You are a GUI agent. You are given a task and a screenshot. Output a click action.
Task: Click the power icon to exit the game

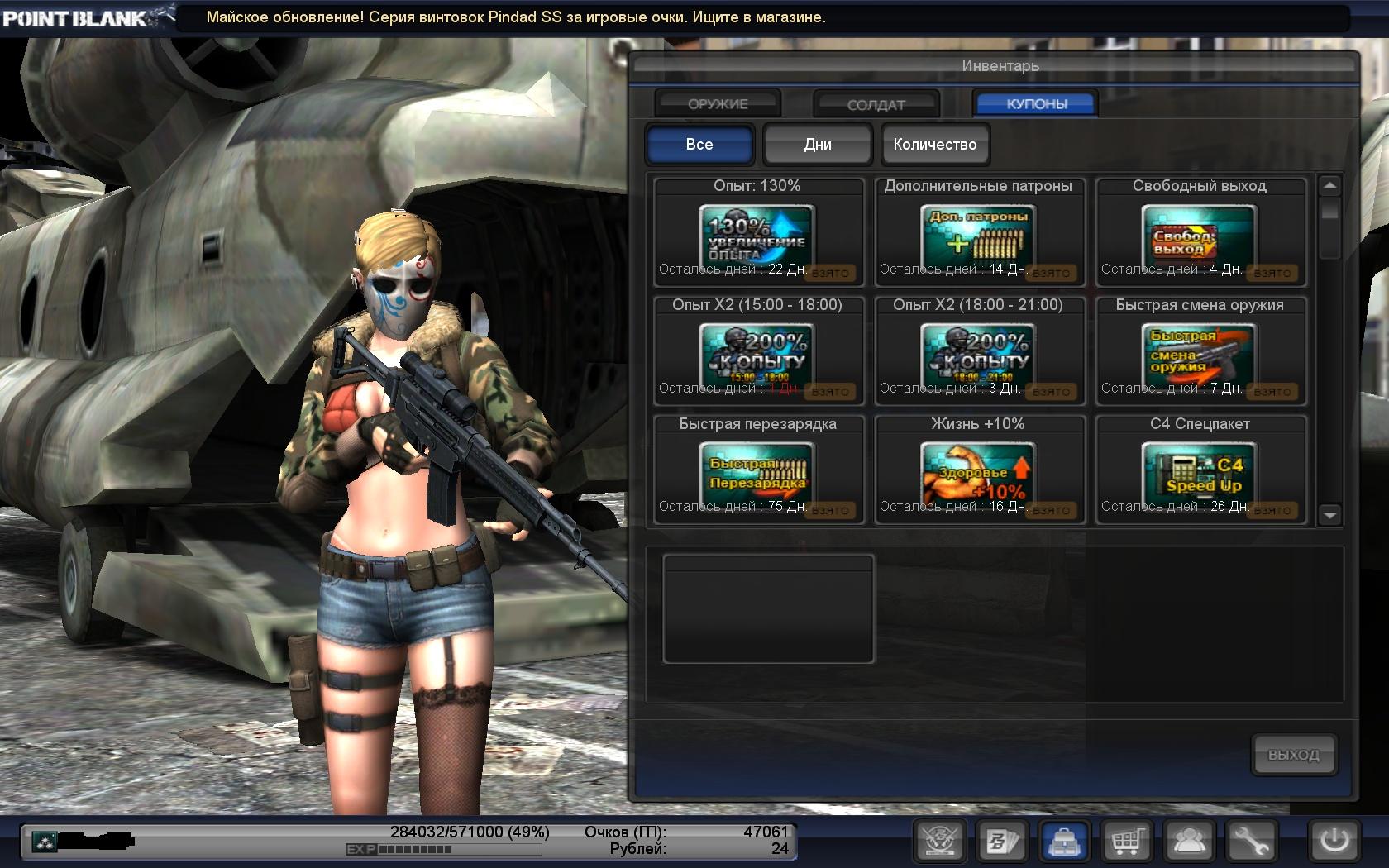coord(1334,842)
